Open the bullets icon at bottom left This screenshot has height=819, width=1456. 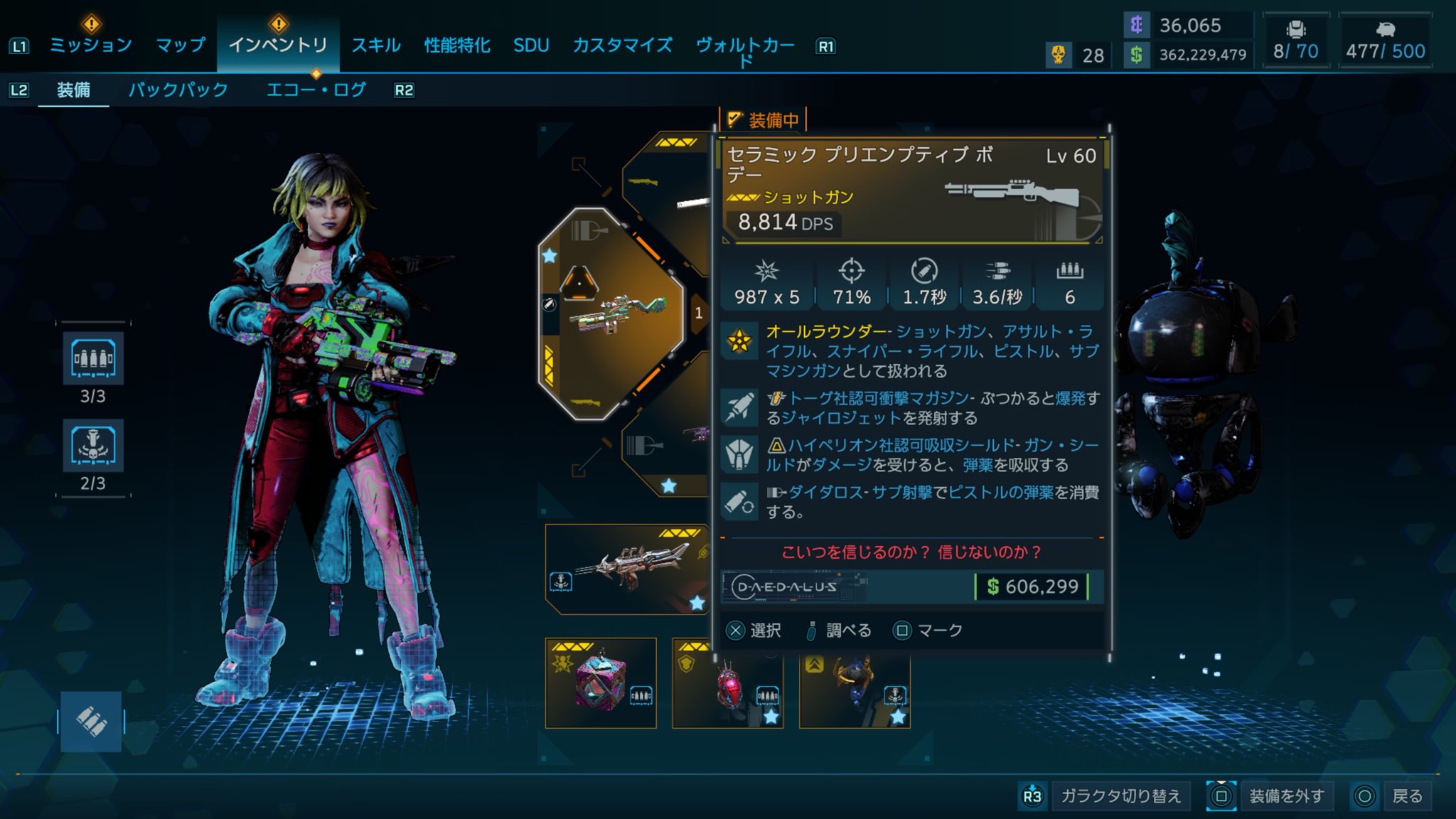coord(91,722)
